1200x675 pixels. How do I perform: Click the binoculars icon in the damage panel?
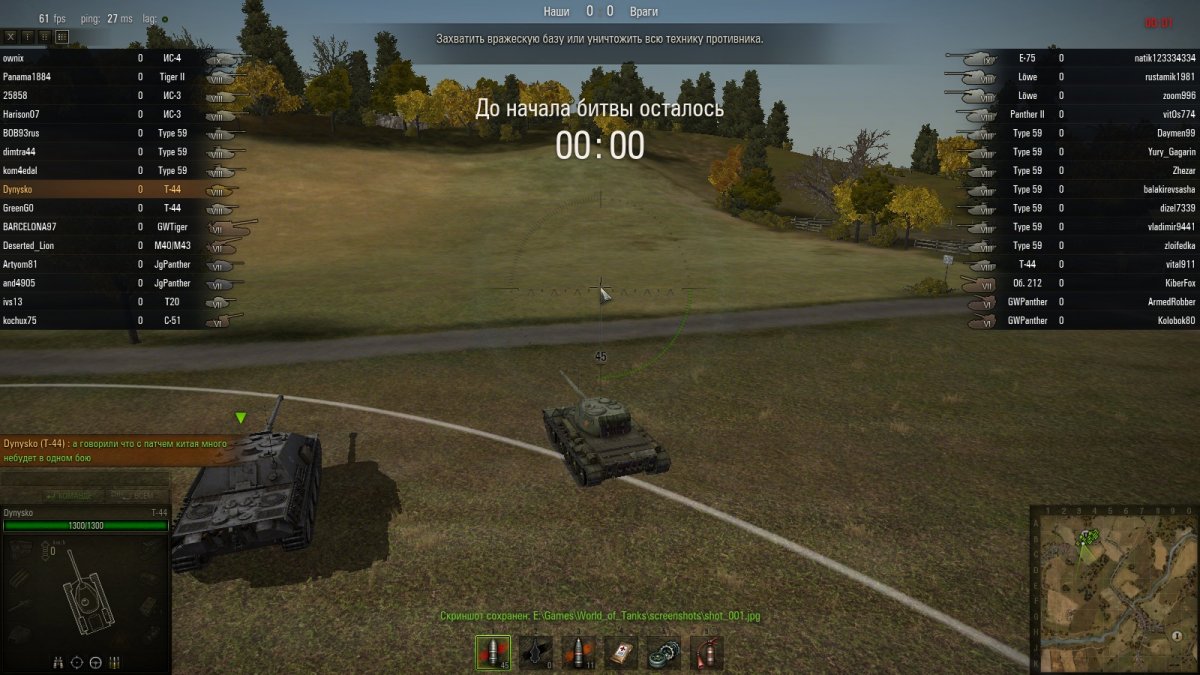coord(60,662)
